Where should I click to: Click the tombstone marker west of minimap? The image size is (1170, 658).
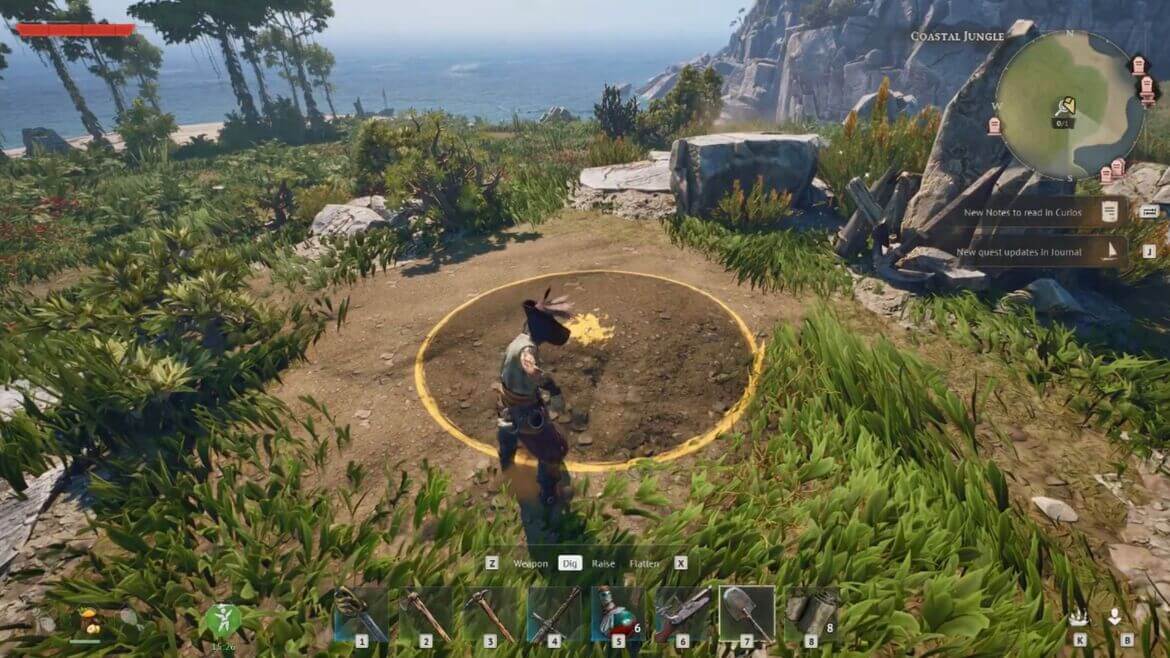point(994,125)
